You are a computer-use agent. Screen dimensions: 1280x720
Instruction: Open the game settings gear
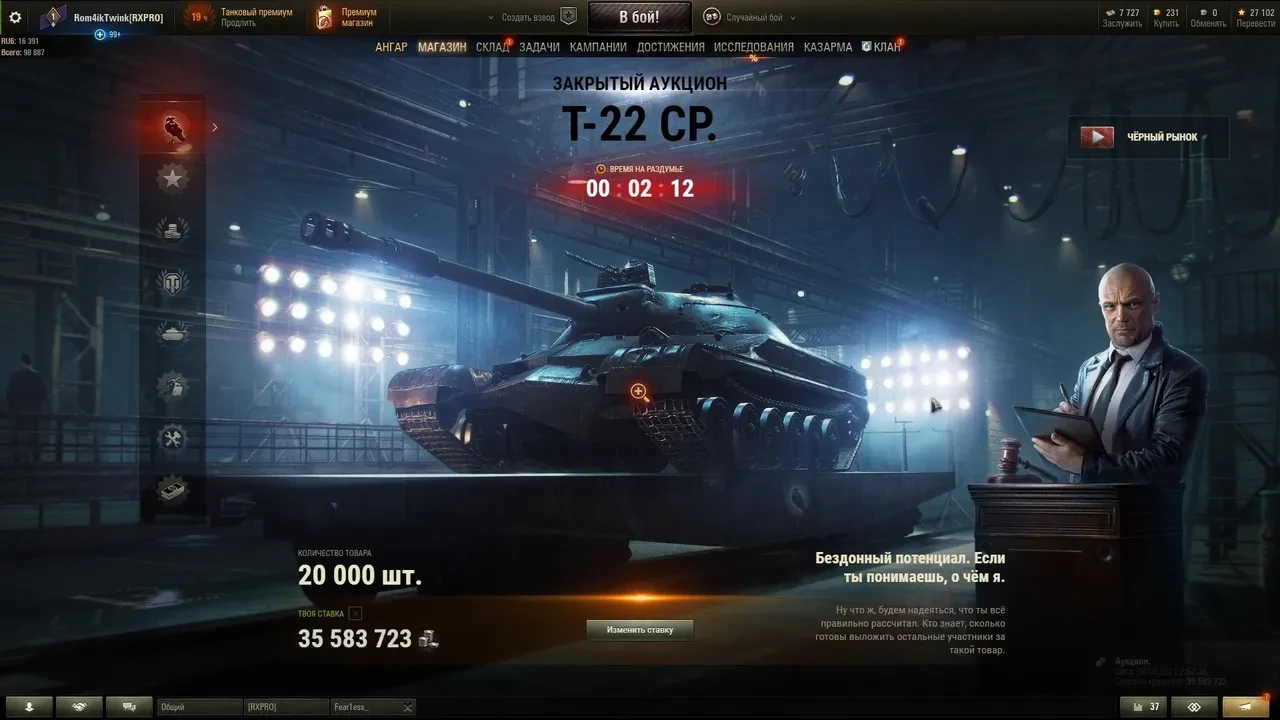[x=15, y=17]
